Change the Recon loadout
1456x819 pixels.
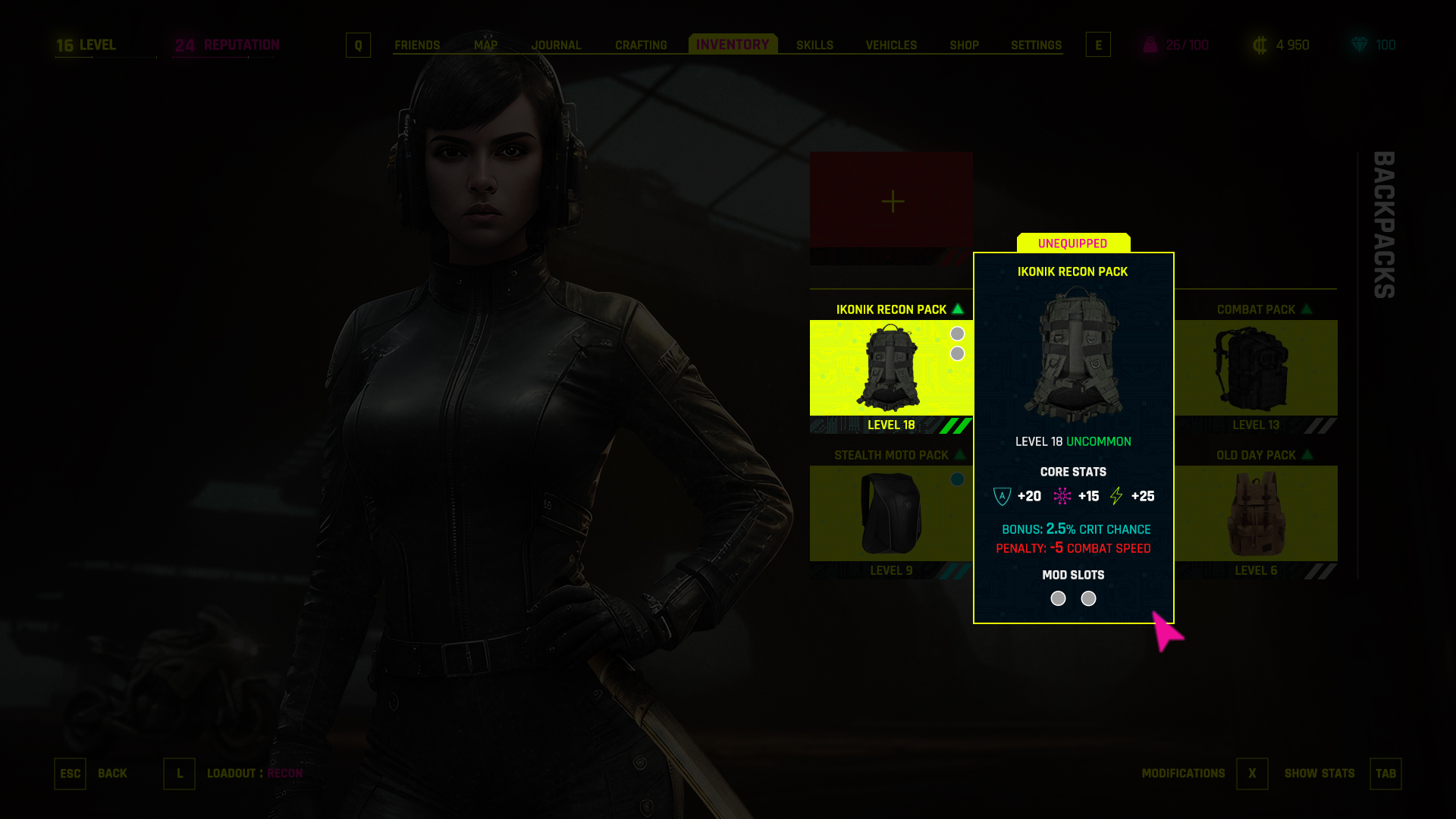point(180,773)
